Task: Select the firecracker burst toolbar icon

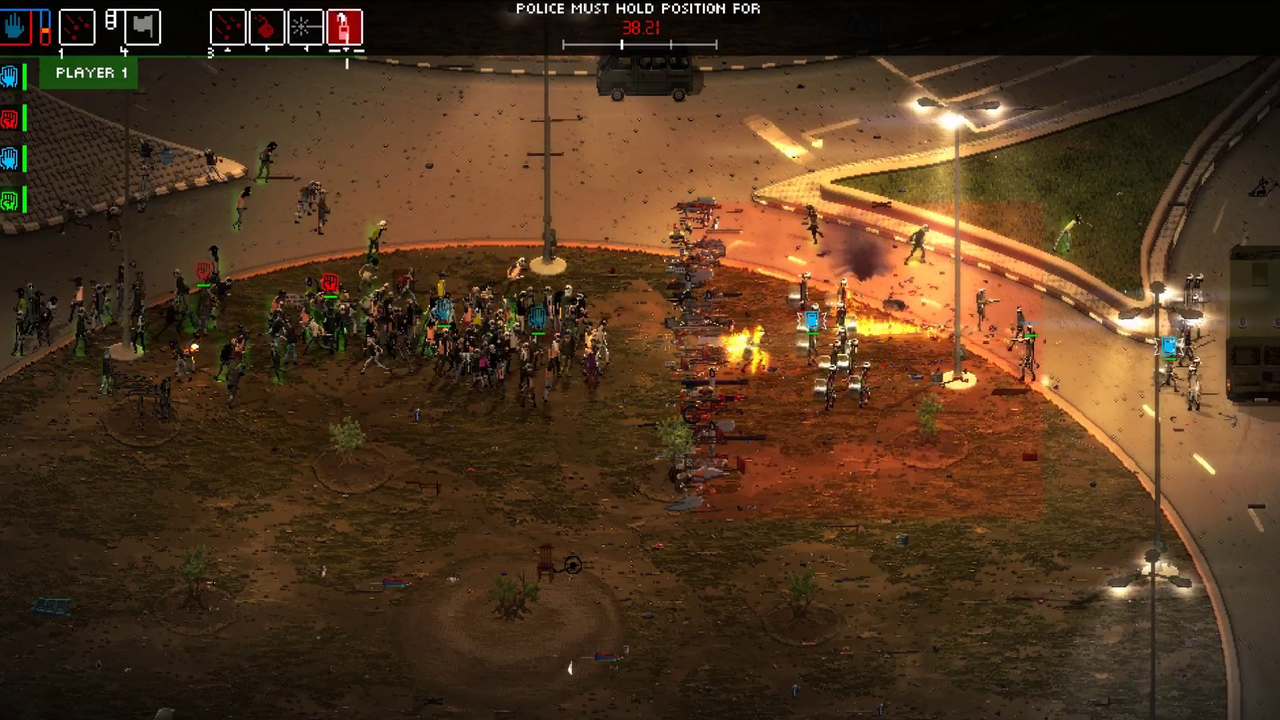Action: pos(304,27)
